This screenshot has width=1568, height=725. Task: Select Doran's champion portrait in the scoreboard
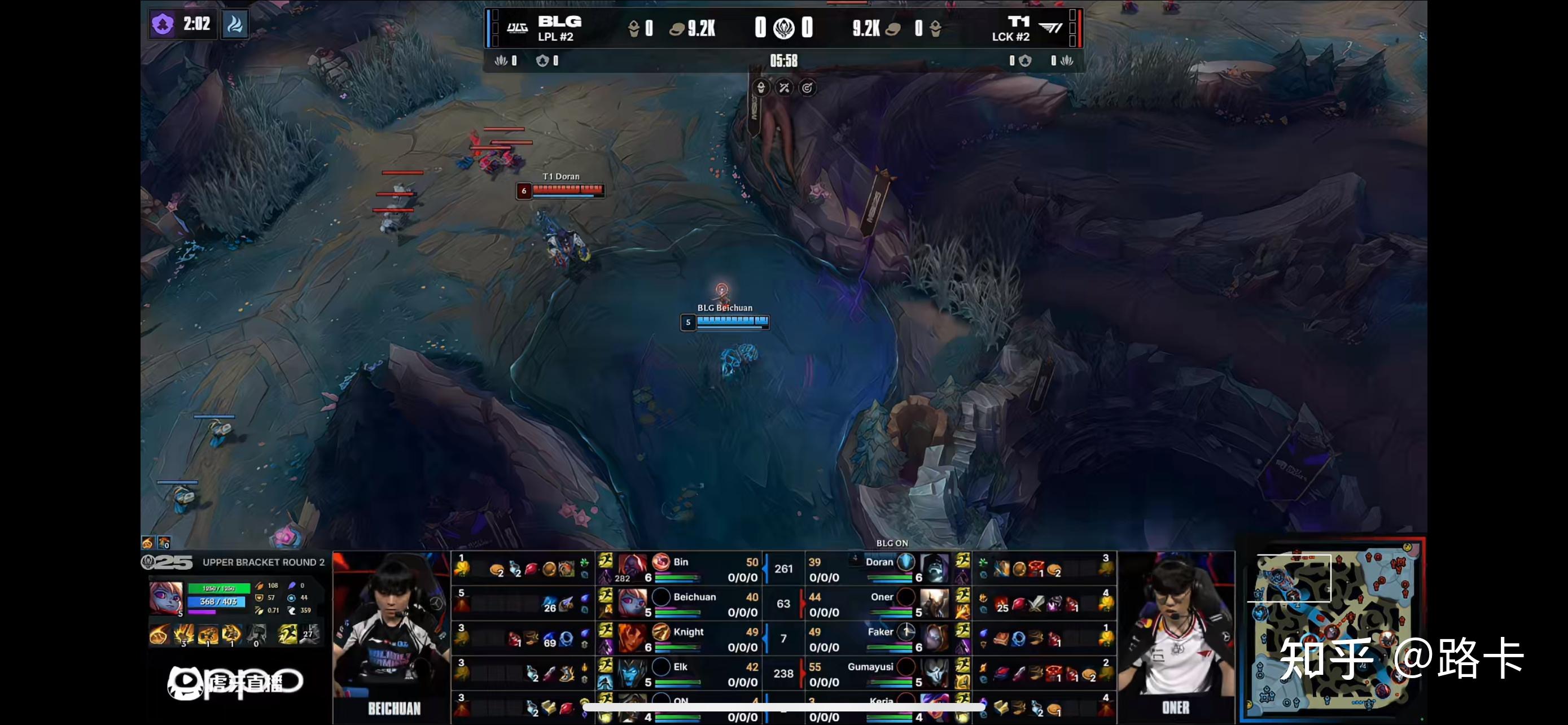click(934, 568)
